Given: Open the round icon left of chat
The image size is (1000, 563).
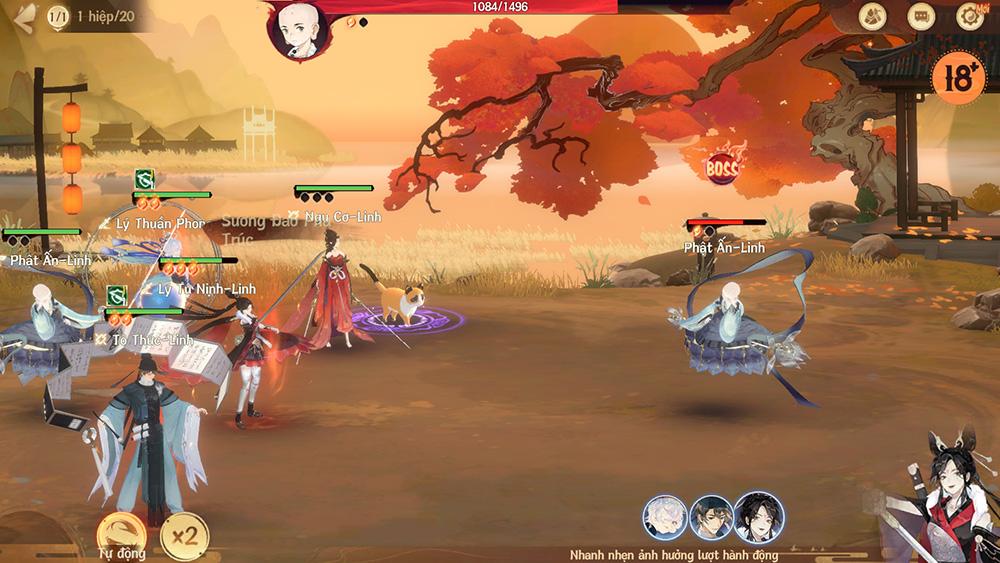Looking at the screenshot, I should point(873,16).
